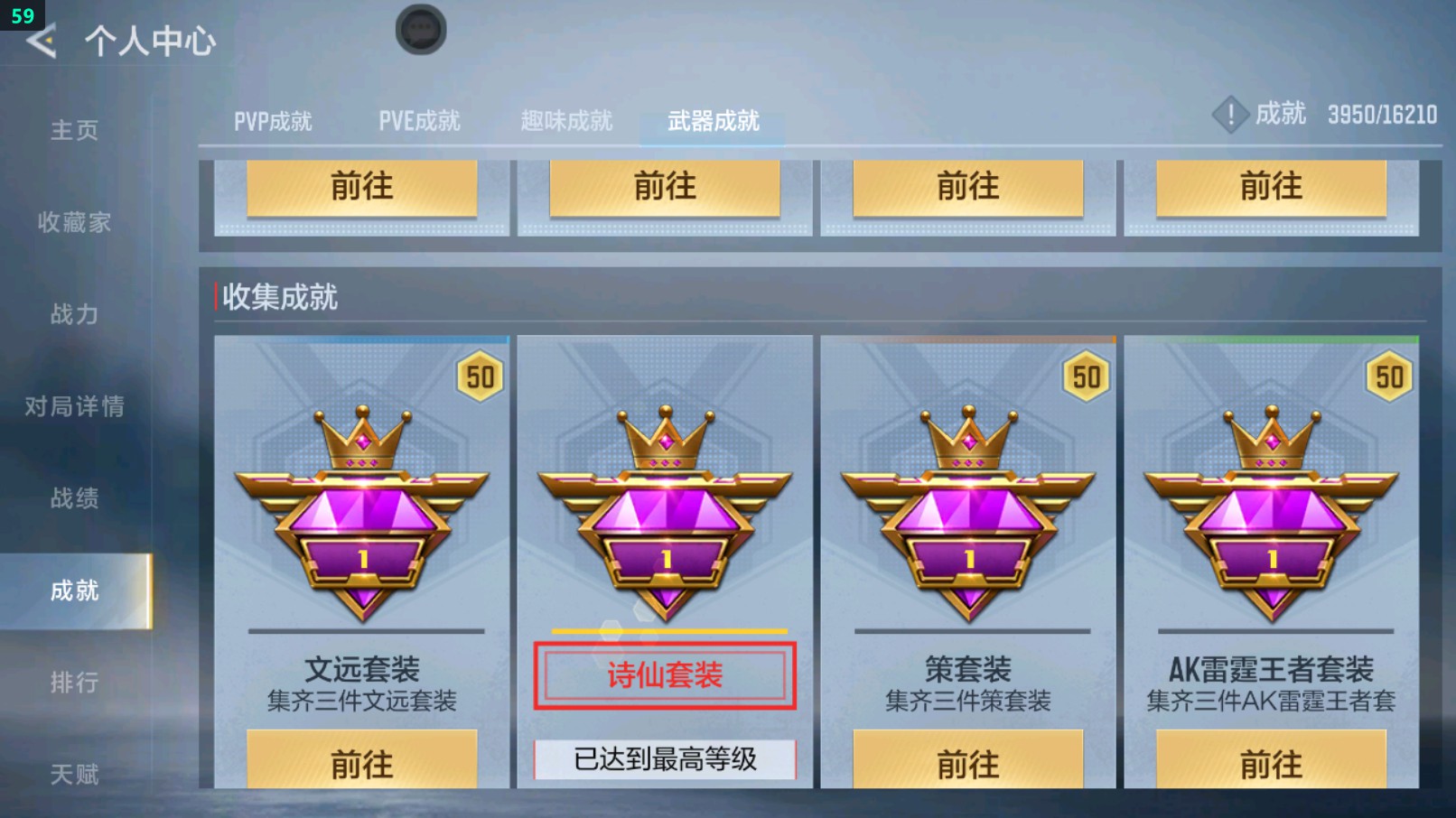This screenshot has height=818, width=1456.
Task: Switch to the 趣味成就 tab
Action: pos(566,120)
